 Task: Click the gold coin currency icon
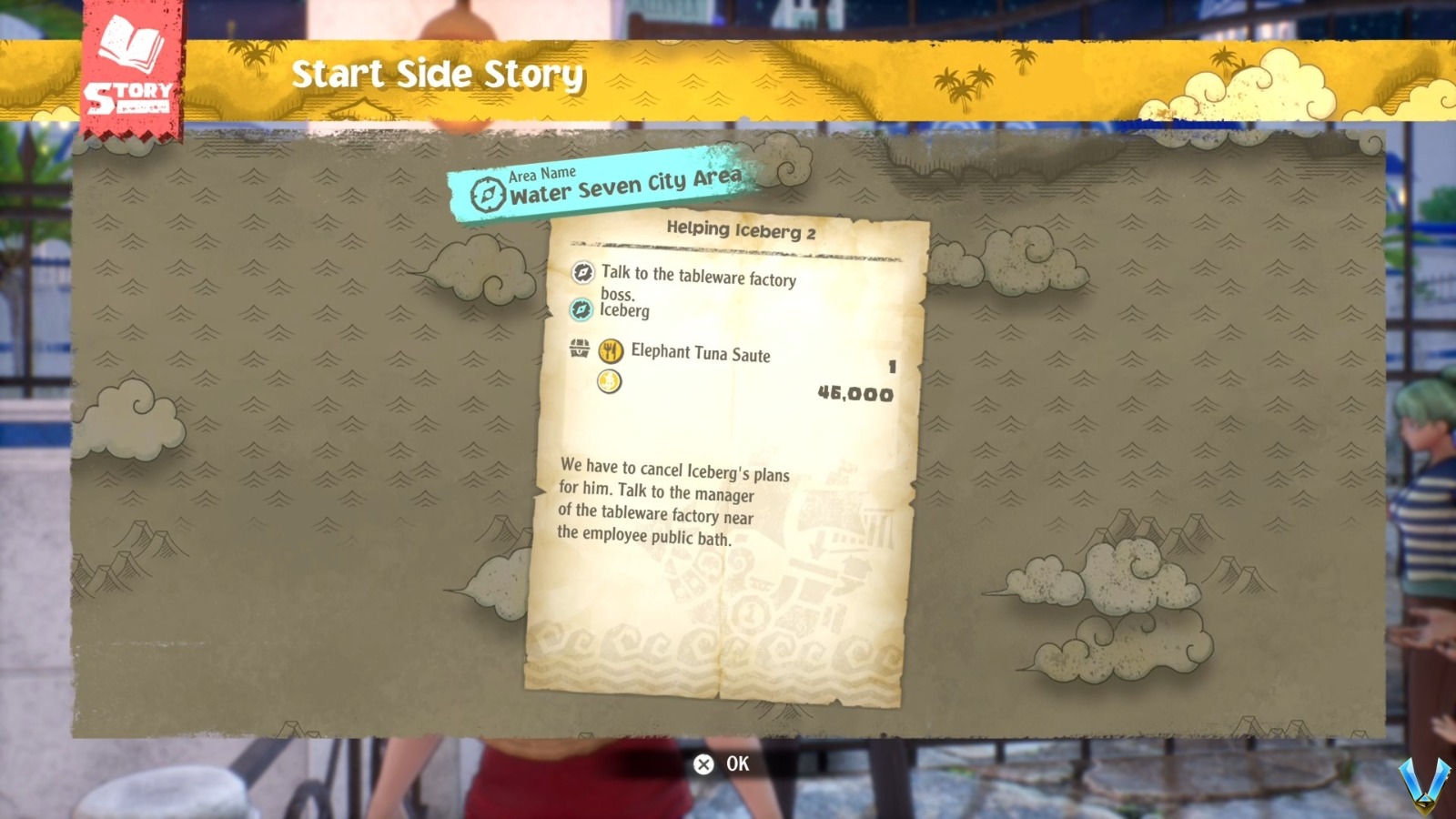pyautogui.click(x=610, y=382)
